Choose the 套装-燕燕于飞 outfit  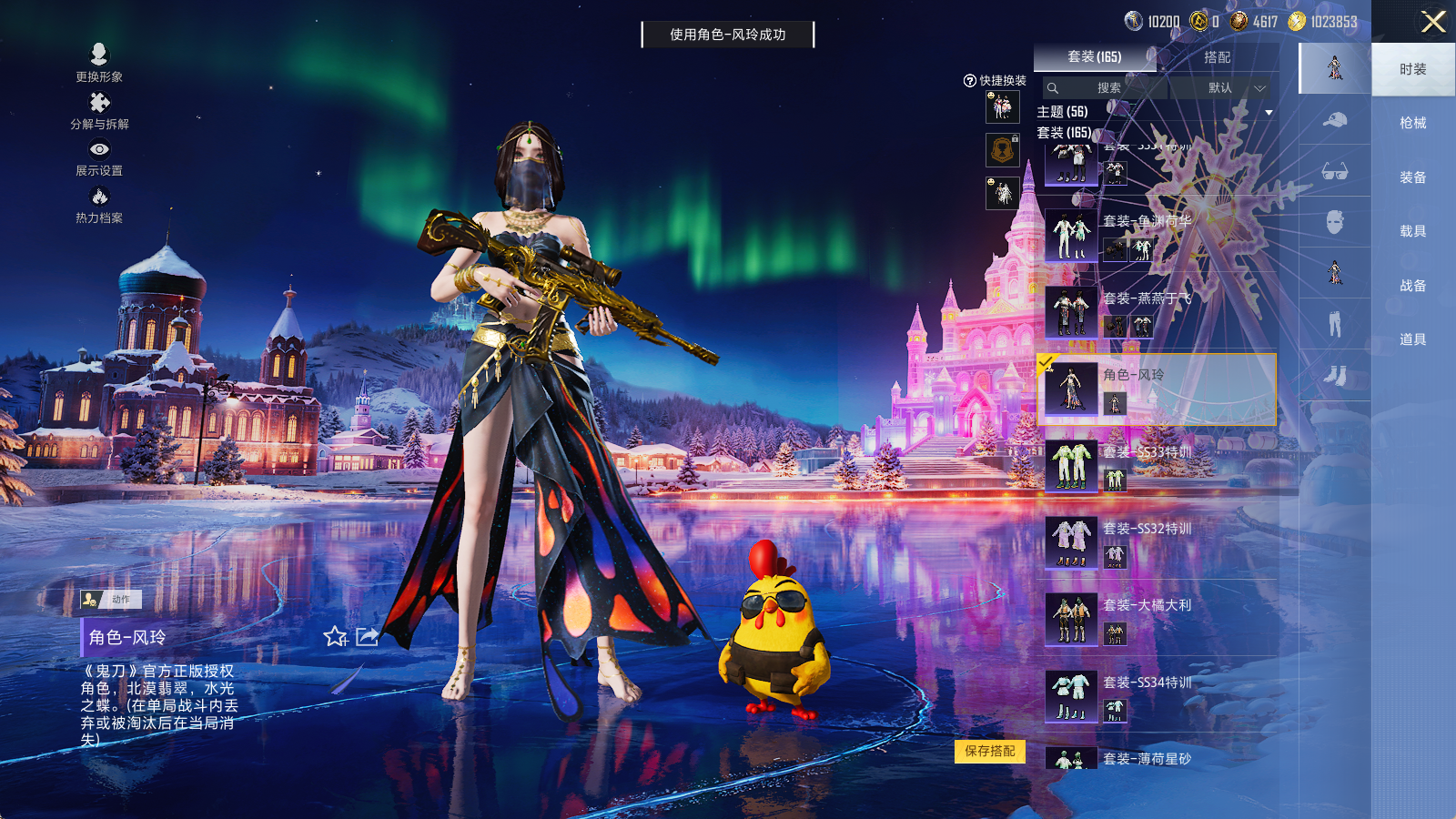click(x=1158, y=312)
